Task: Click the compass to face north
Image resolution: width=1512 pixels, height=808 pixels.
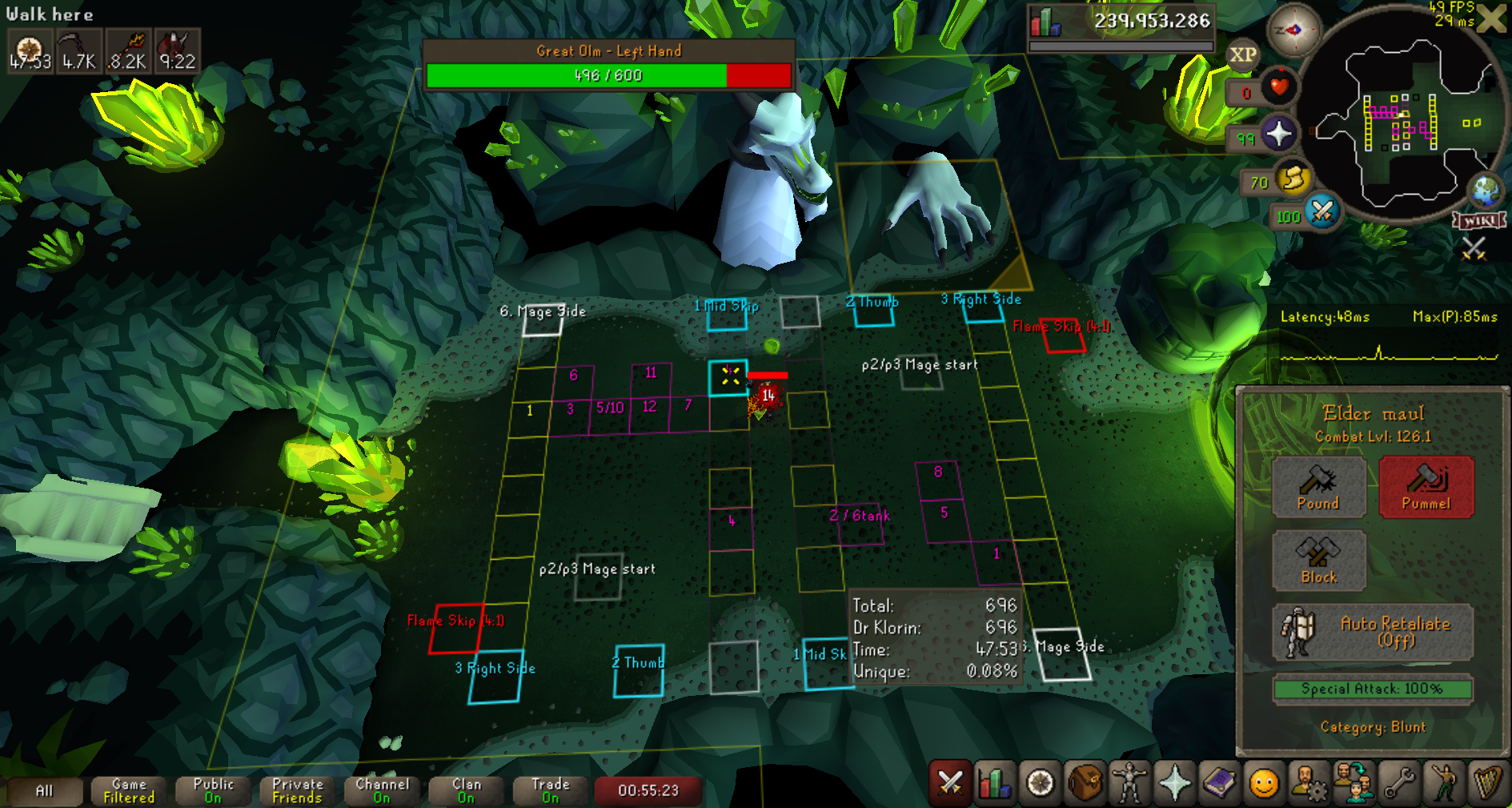Action: tap(1293, 30)
